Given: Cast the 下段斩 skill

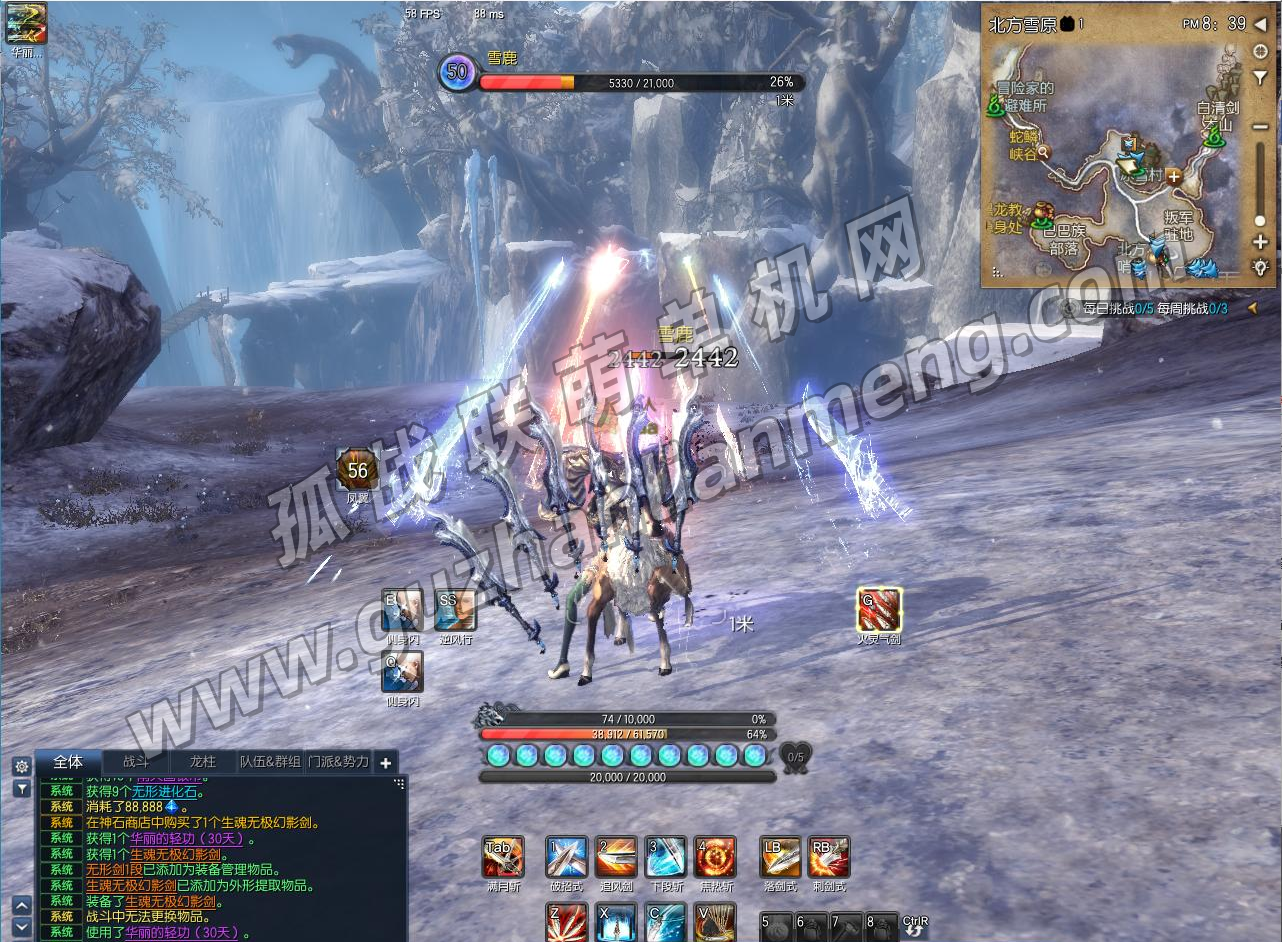Looking at the screenshot, I should 666,857.
